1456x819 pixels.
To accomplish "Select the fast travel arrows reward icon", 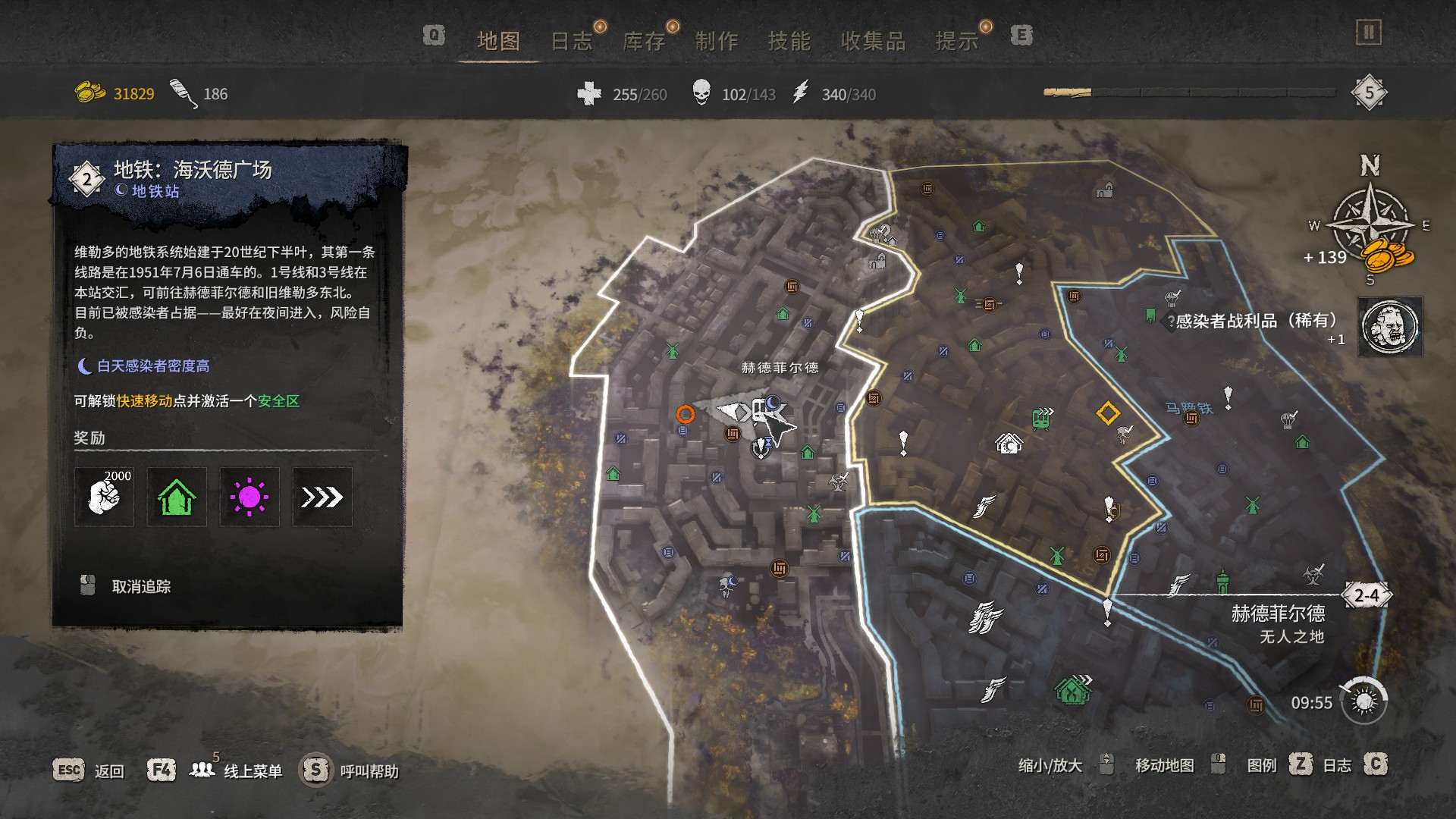I will [322, 497].
